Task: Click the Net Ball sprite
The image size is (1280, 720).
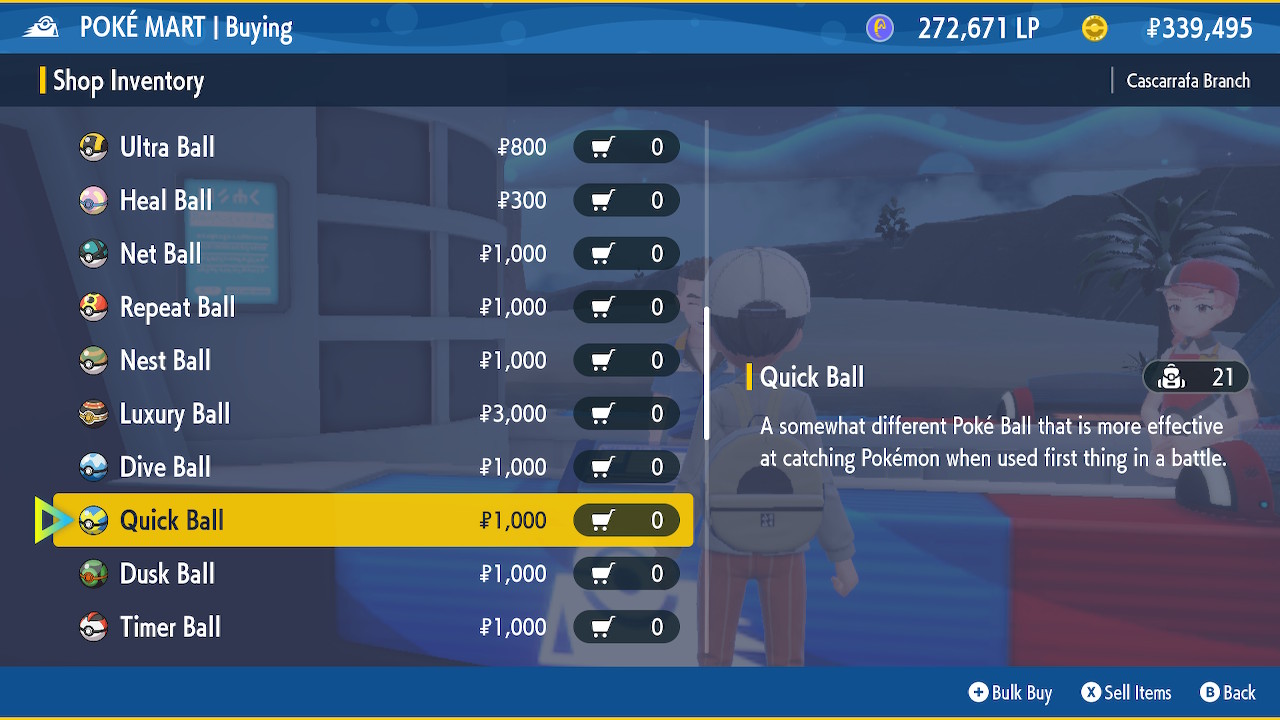Action: tap(92, 254)
